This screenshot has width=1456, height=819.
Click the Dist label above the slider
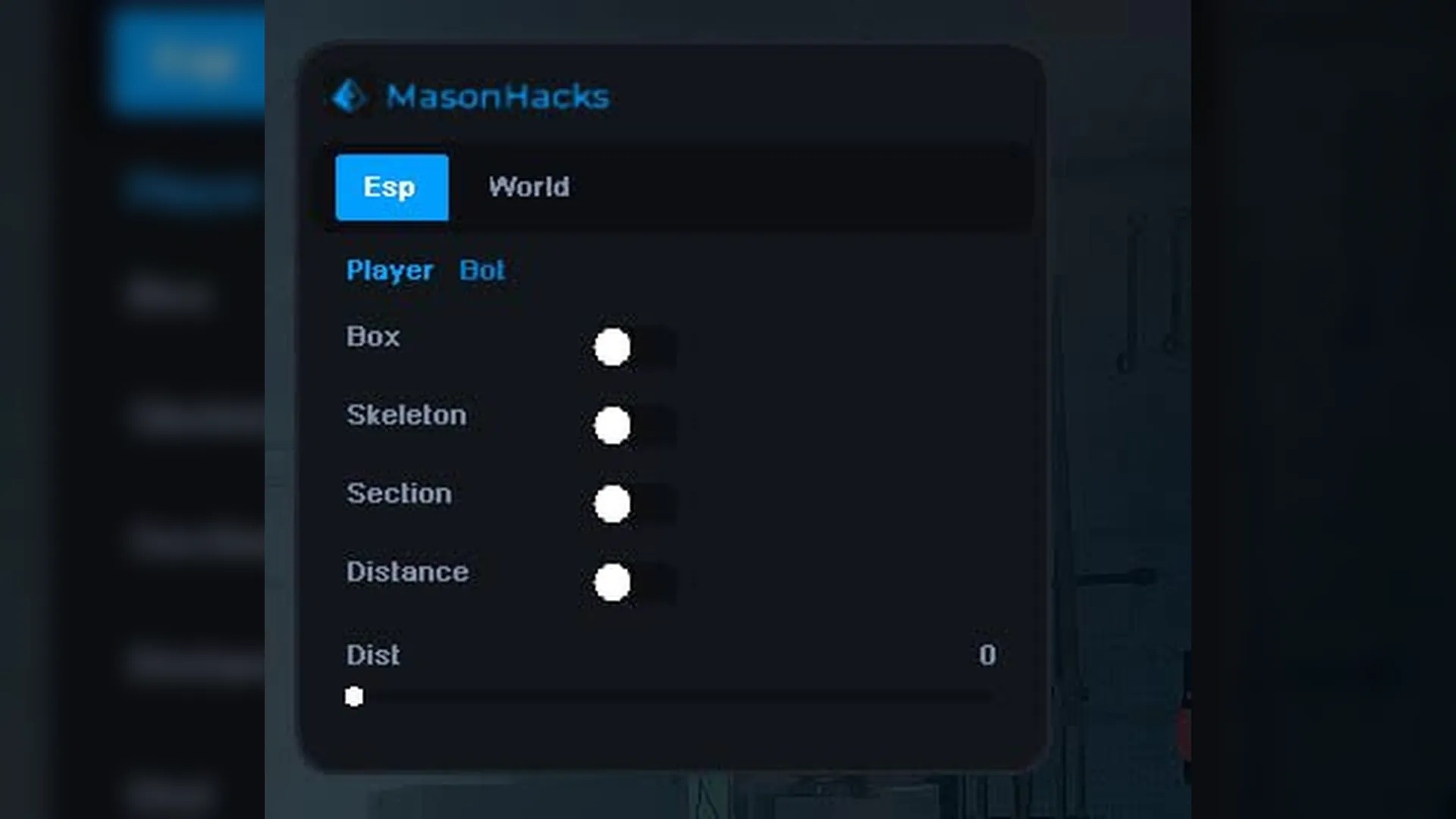tap(372, 655)
